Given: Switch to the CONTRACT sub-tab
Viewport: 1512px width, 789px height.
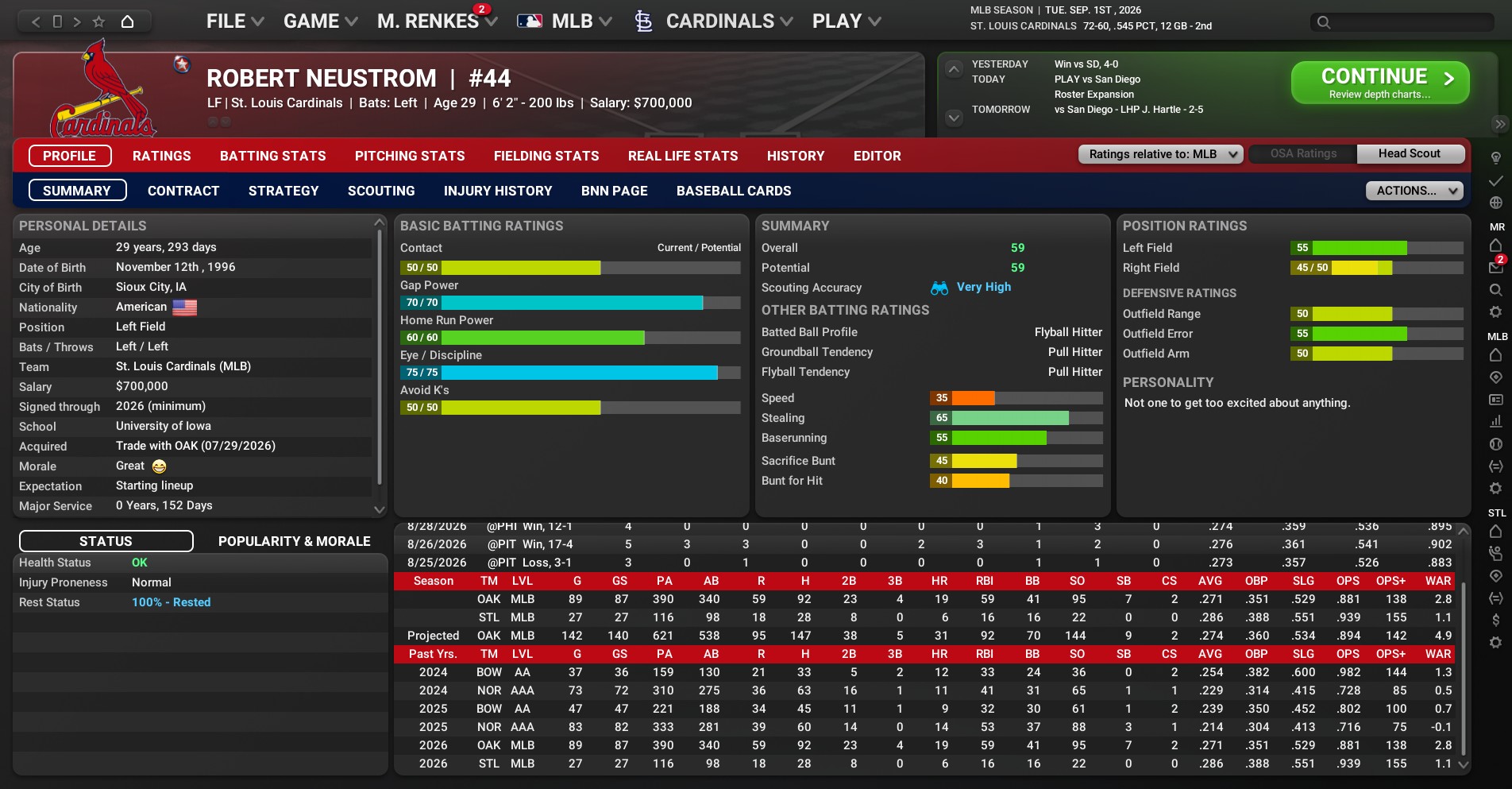Looking at the screenshot, I should pyautogui.click(x=183, y=191).
